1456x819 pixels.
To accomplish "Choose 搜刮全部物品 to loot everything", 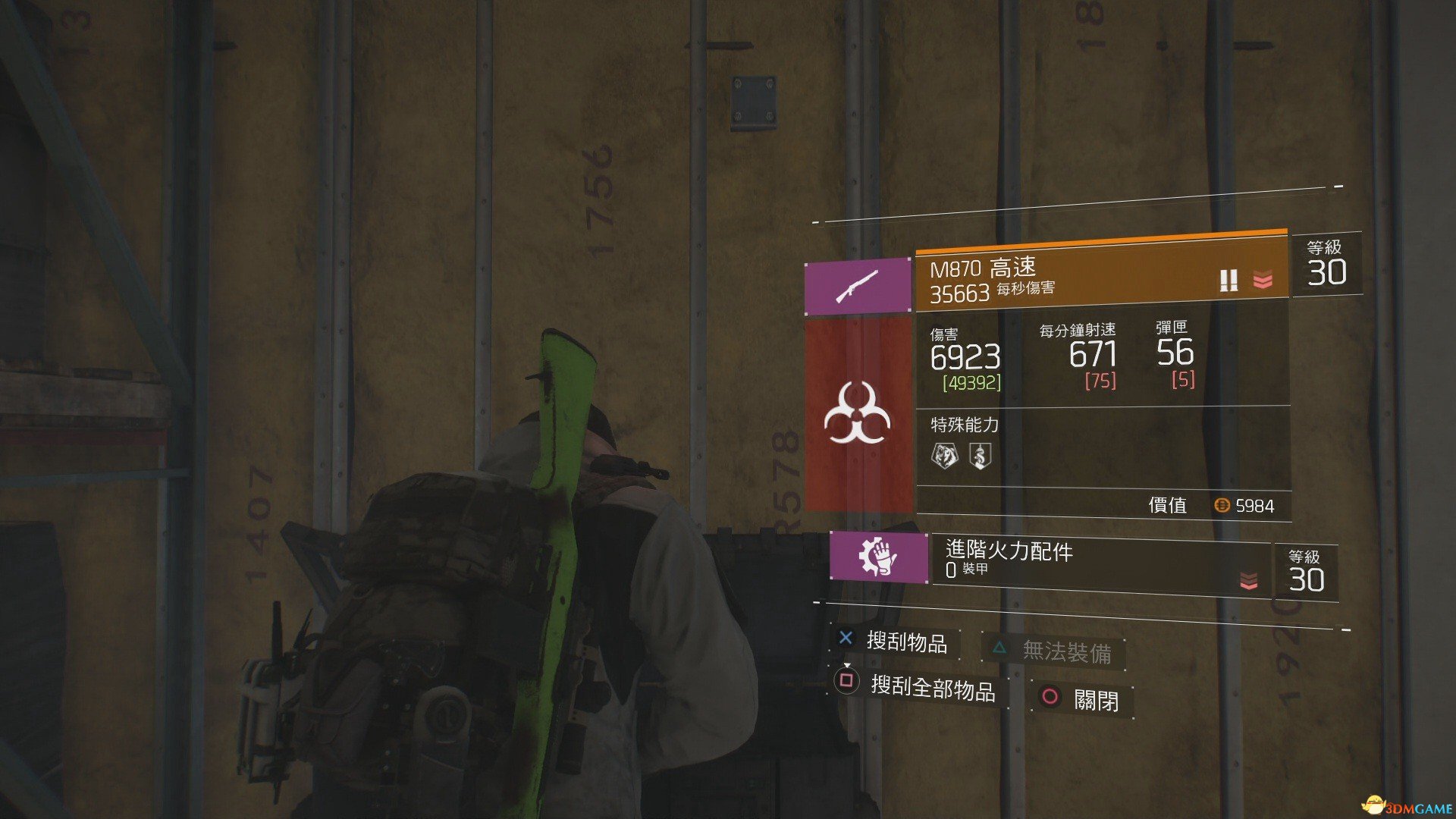I will tap(919, 686).
